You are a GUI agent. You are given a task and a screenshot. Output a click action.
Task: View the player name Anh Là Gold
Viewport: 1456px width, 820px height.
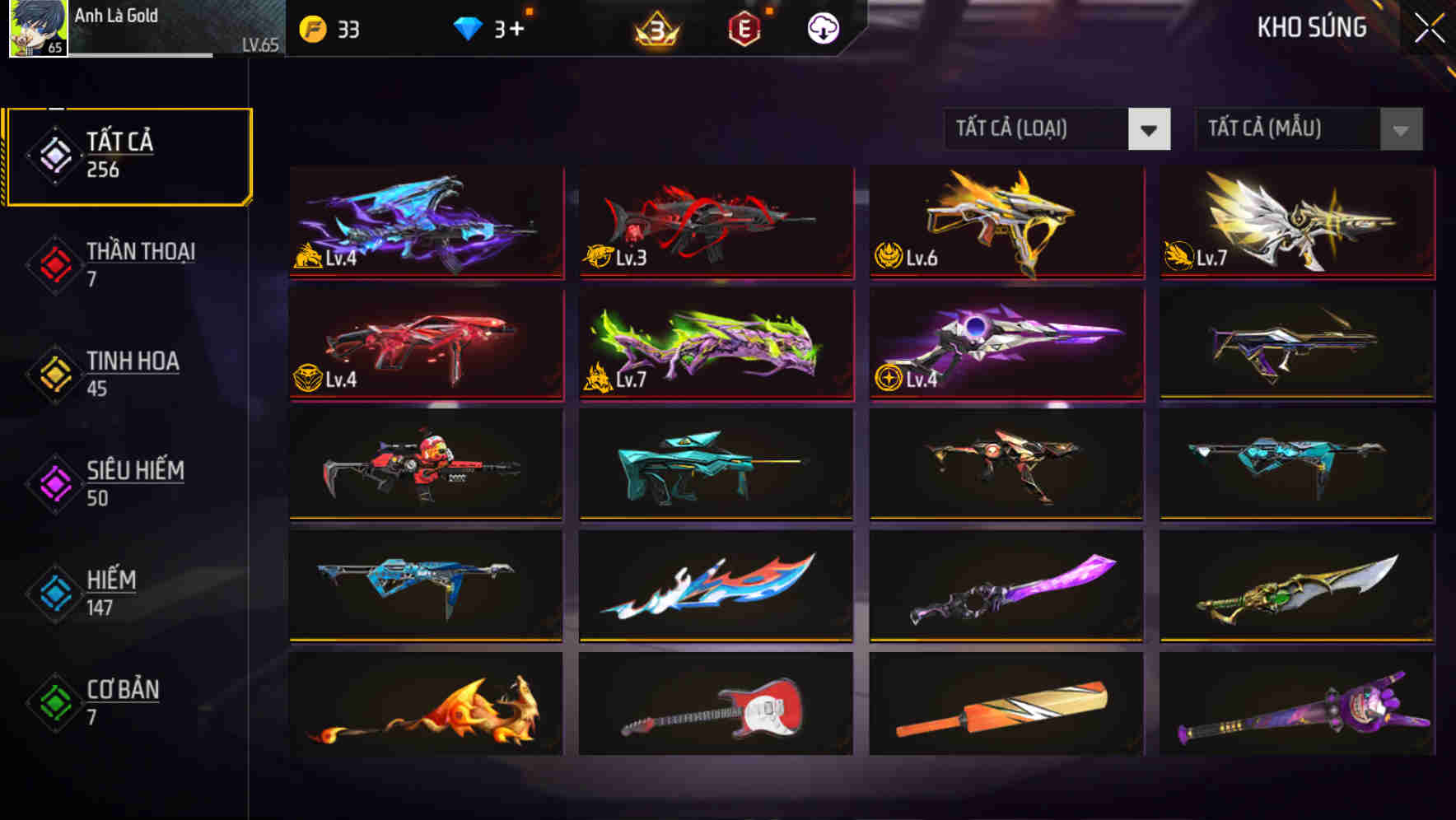[115, 16]
